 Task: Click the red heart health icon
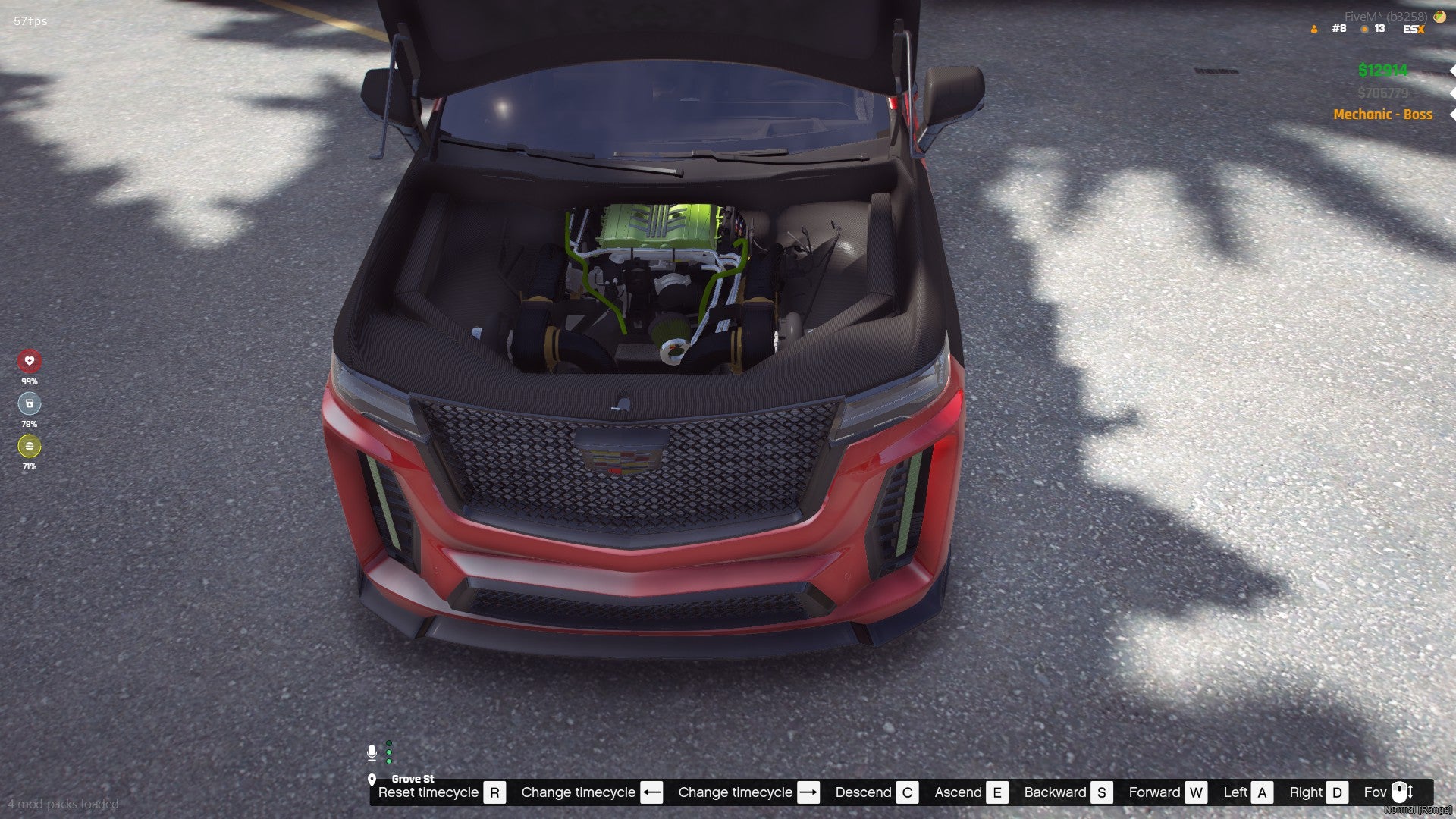click(x=30, y=361)
